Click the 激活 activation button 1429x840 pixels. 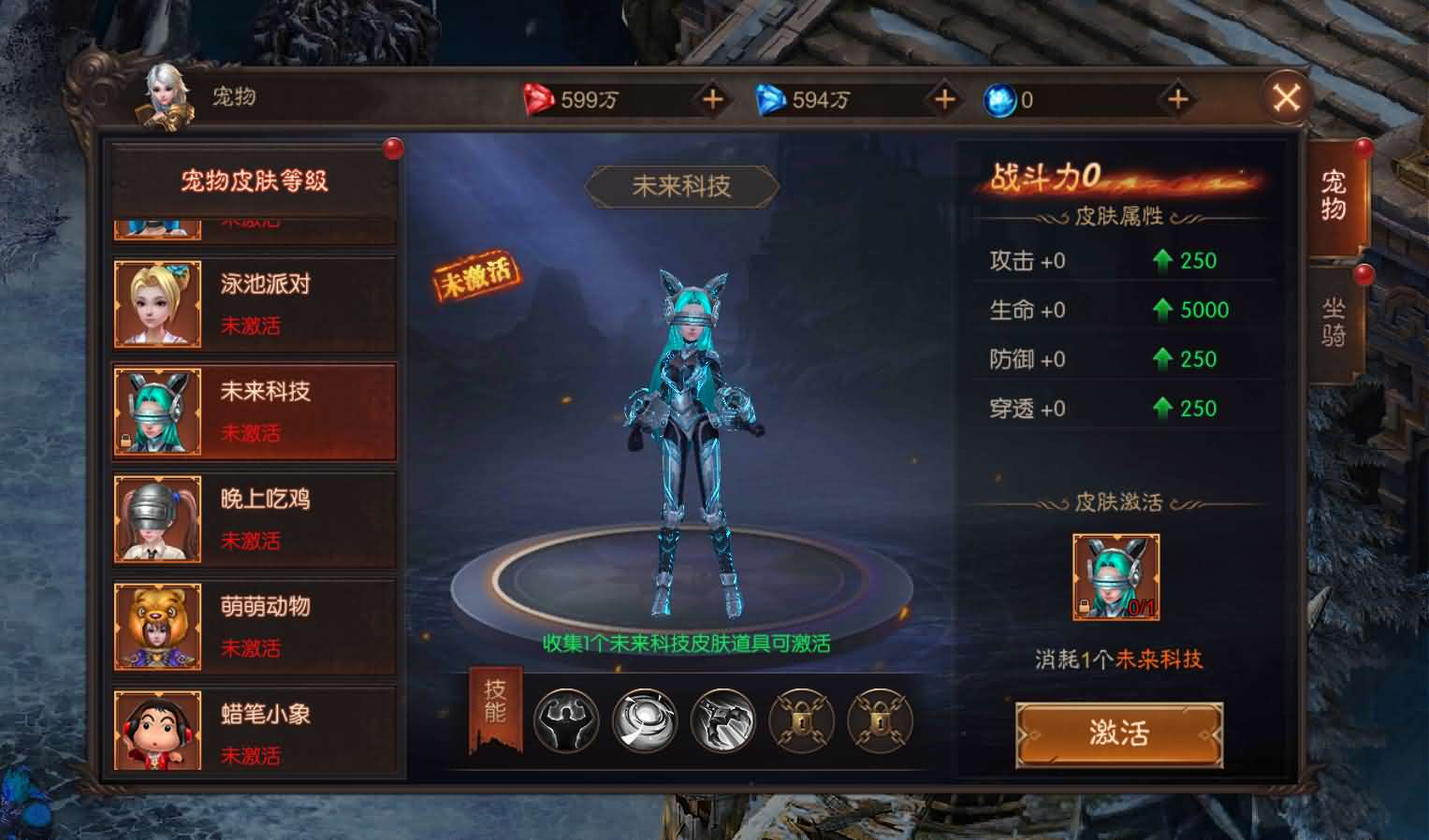[x=1119, y=735]
